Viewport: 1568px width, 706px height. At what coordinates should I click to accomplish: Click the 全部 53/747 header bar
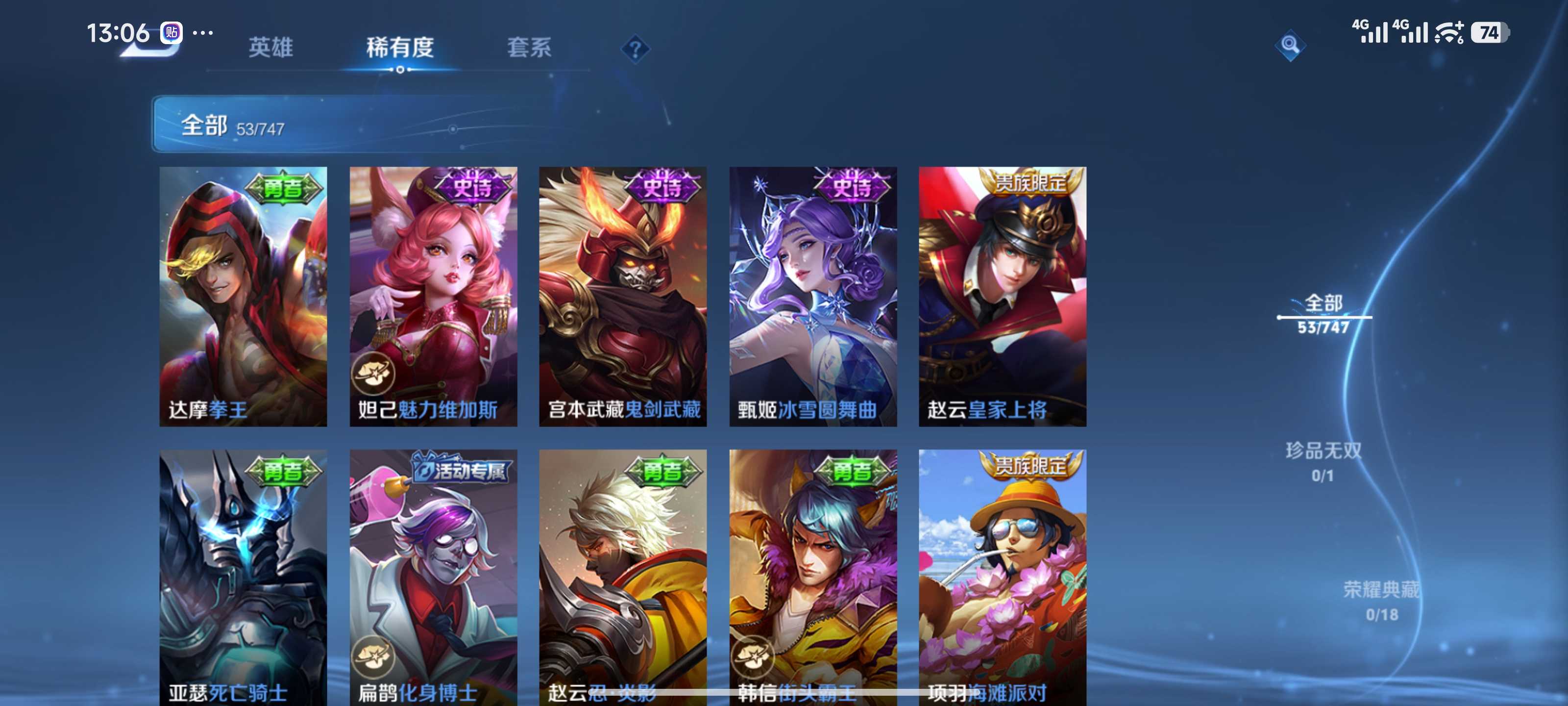[x=365, y=124]
